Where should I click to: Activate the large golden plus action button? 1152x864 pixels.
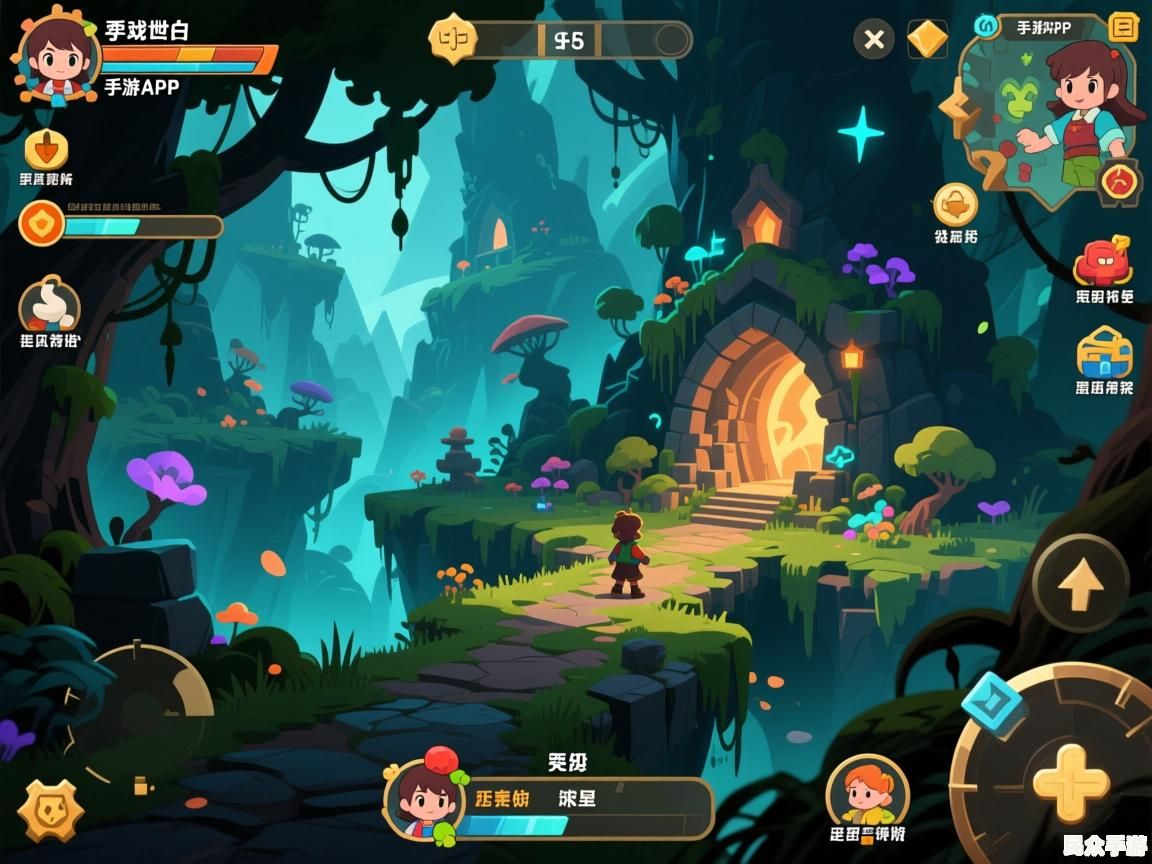click(x=1071, y=783)
